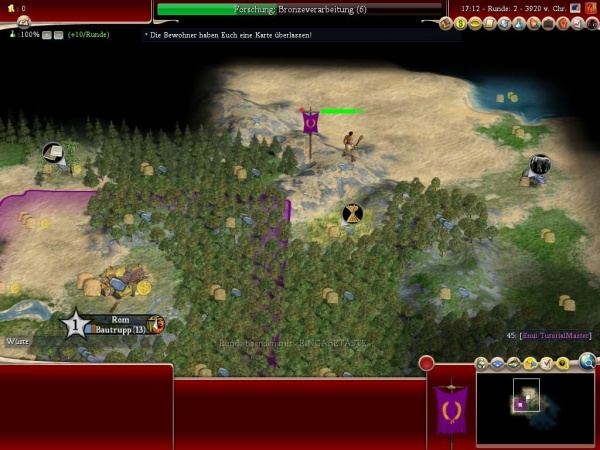This screenshot has height=450, width=600.
Task: Decrease the research rate with minus button
Action: 59,34
